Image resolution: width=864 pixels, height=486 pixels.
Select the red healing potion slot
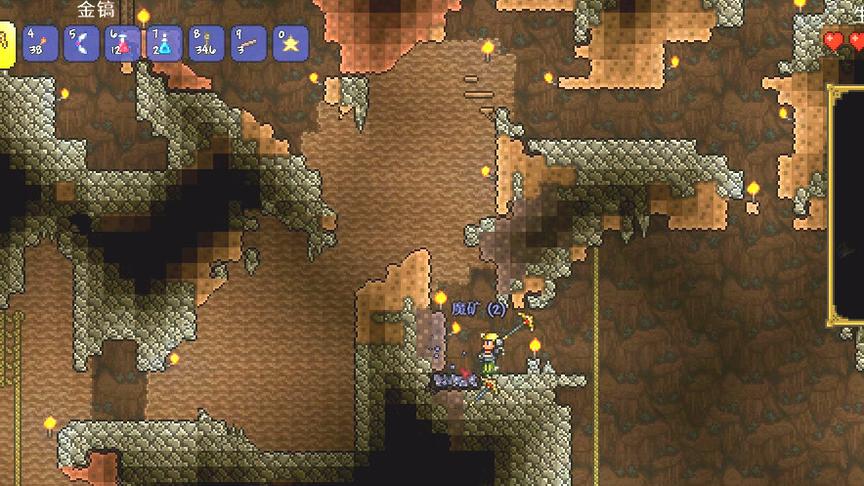(122, 44)
